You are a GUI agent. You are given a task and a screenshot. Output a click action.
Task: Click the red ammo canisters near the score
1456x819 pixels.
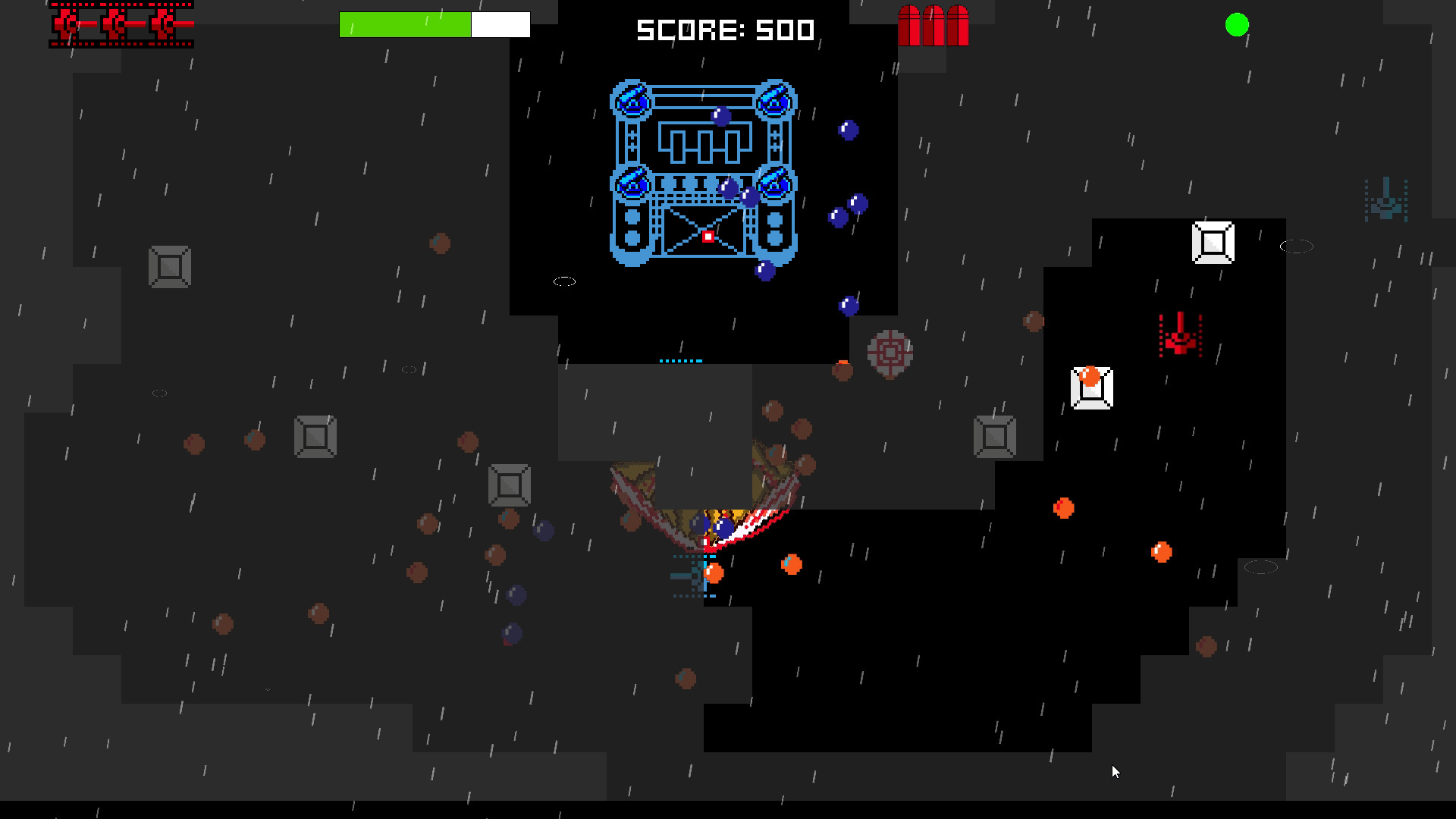pyautogui.click(x=934, y=25)
